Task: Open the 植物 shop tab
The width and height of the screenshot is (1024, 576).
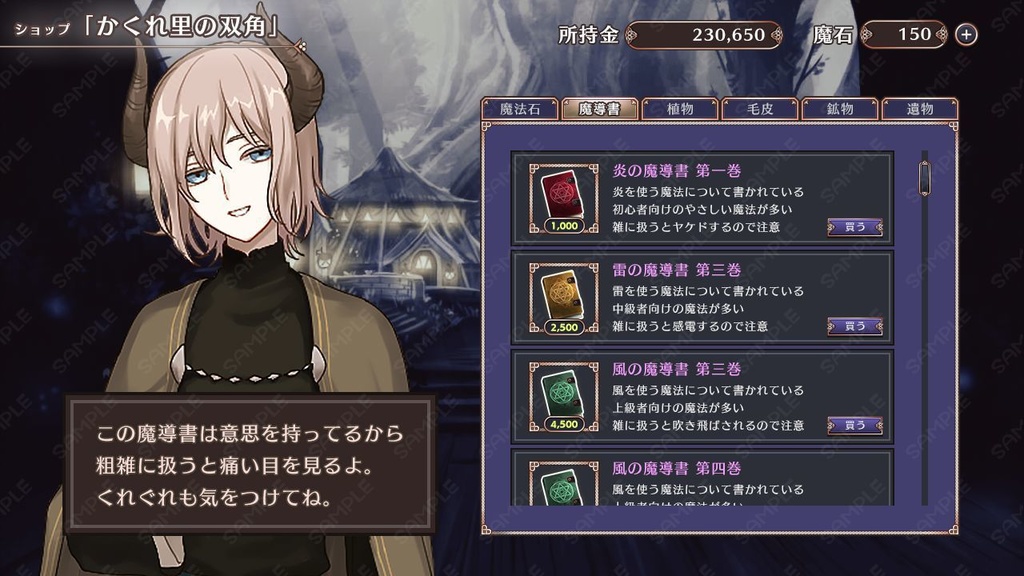Action: click(x=680, y=110)
